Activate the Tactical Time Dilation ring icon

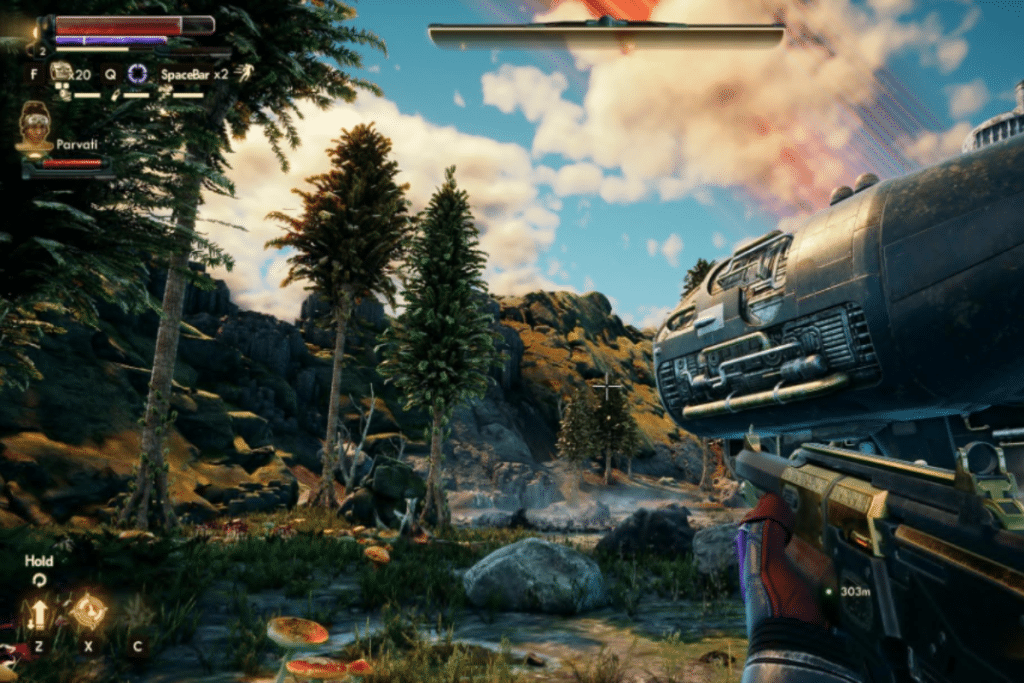point(138,73)
